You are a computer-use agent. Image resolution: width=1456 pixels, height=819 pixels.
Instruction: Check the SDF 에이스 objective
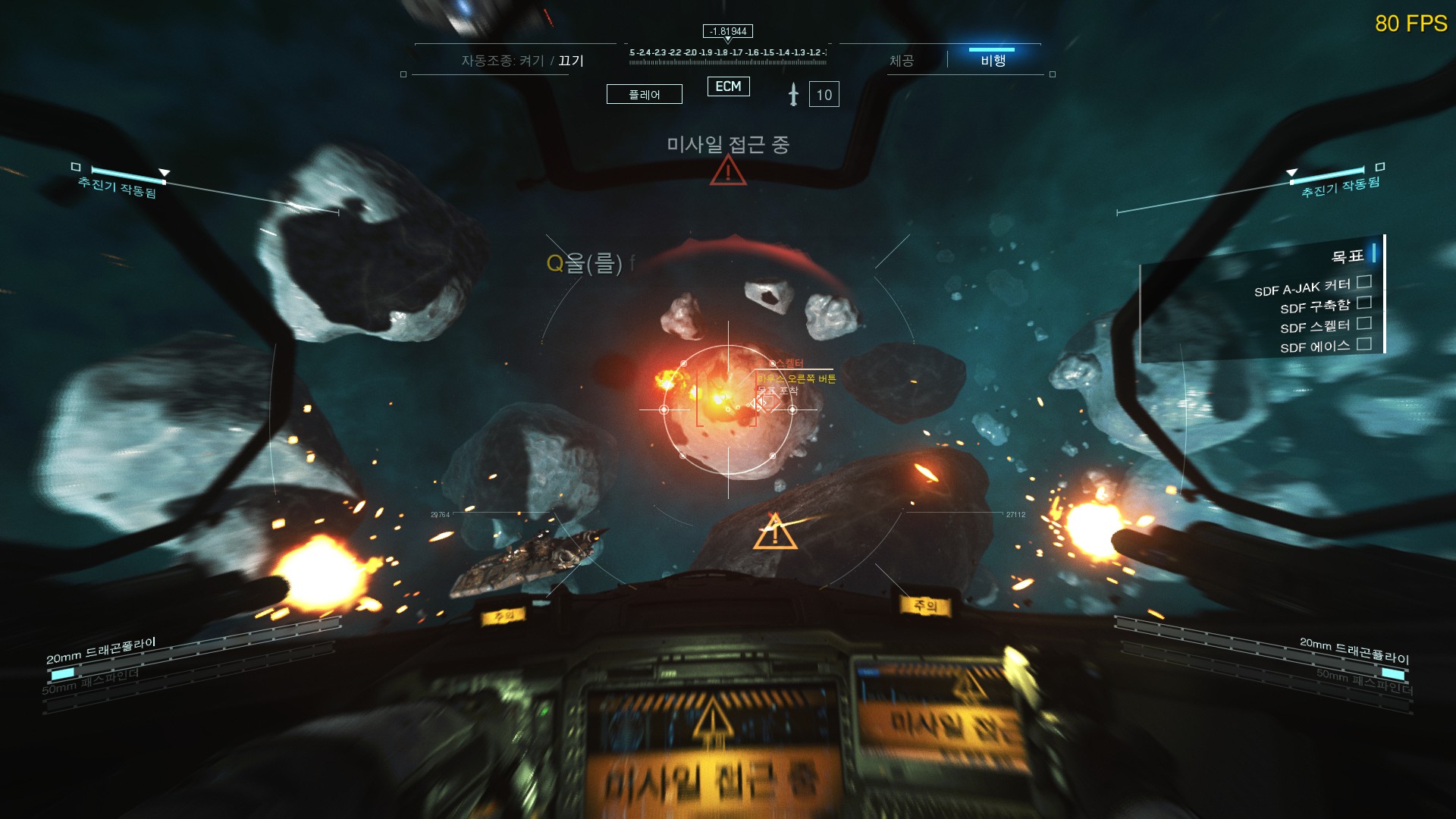1363,344
